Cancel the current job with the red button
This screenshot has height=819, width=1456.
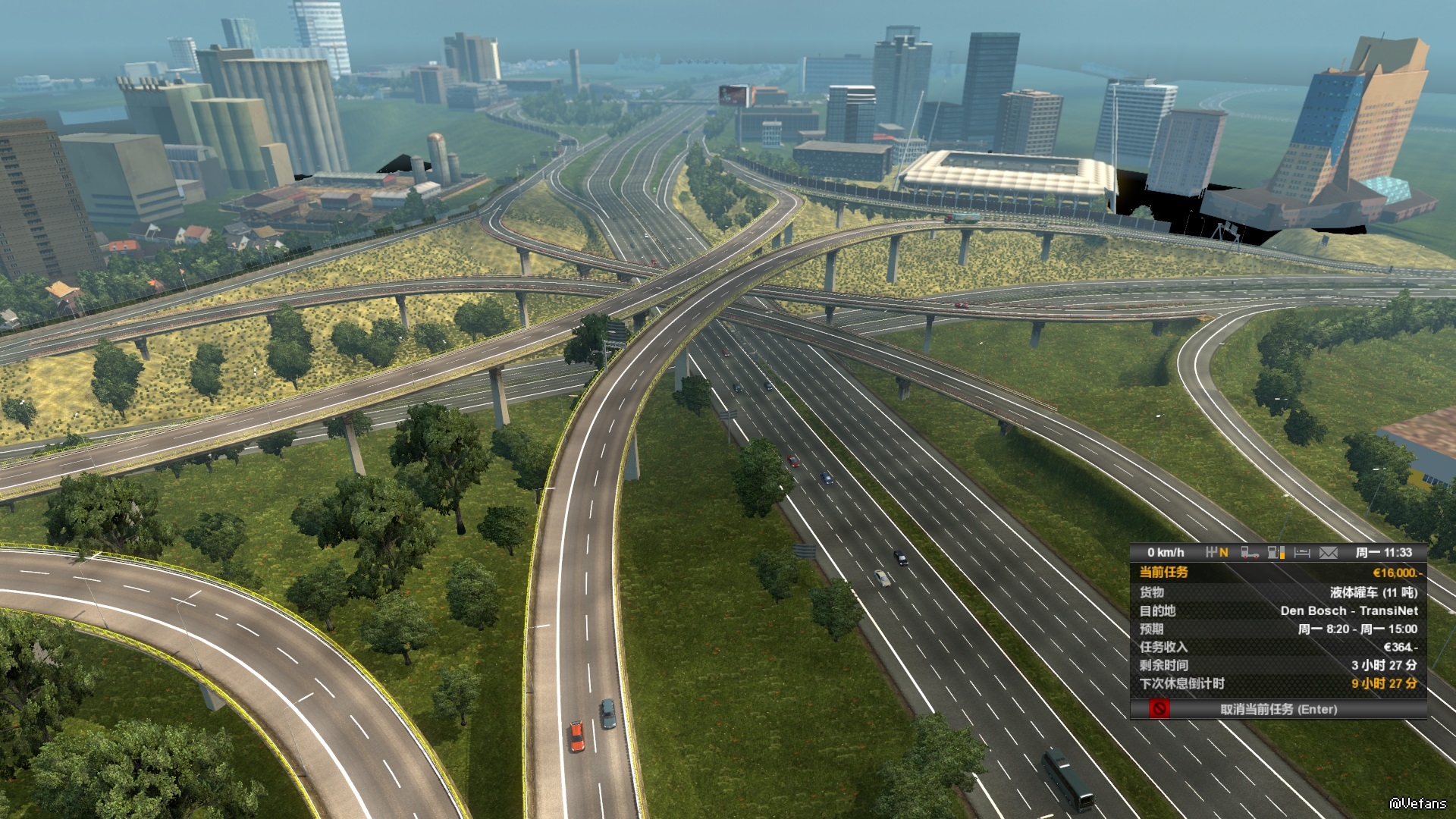(x=1159, y=709)
